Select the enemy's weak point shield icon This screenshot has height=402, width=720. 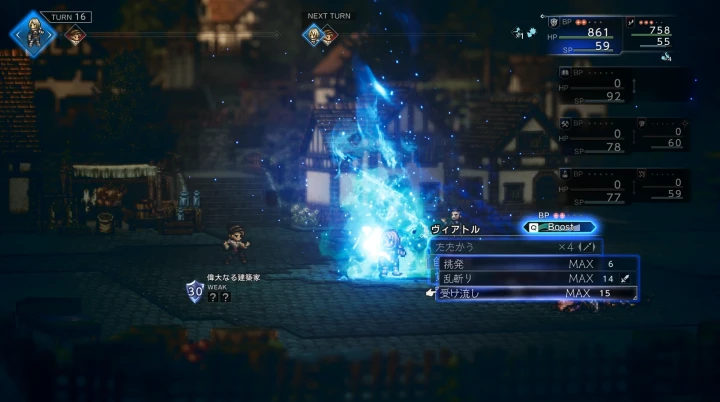[195, 291]
